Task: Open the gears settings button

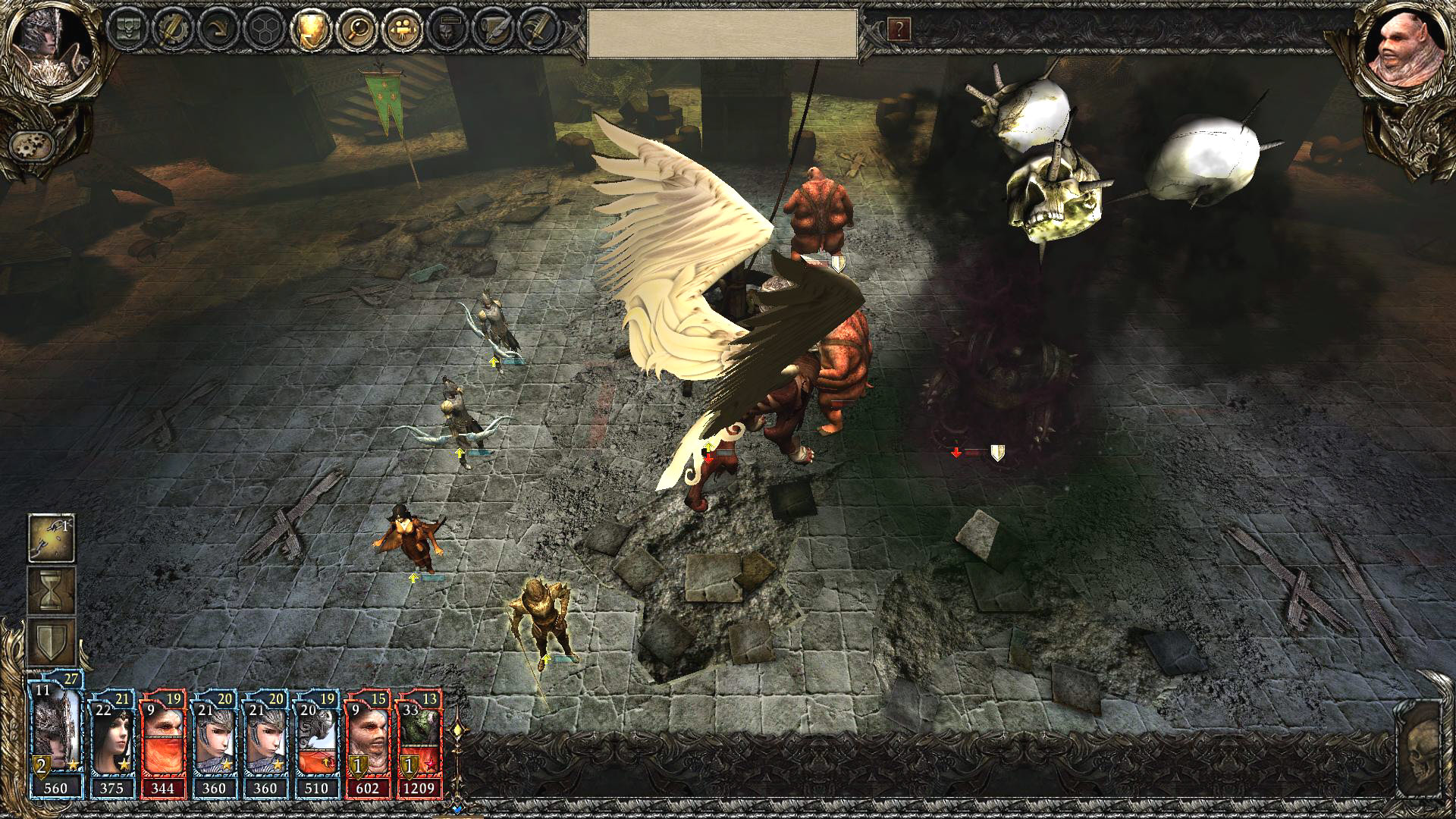Action: tap(31, 143)
